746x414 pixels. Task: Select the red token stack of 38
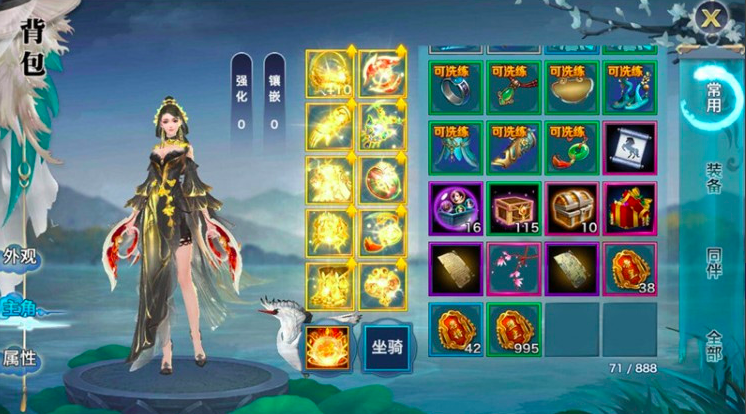point(630,268)
